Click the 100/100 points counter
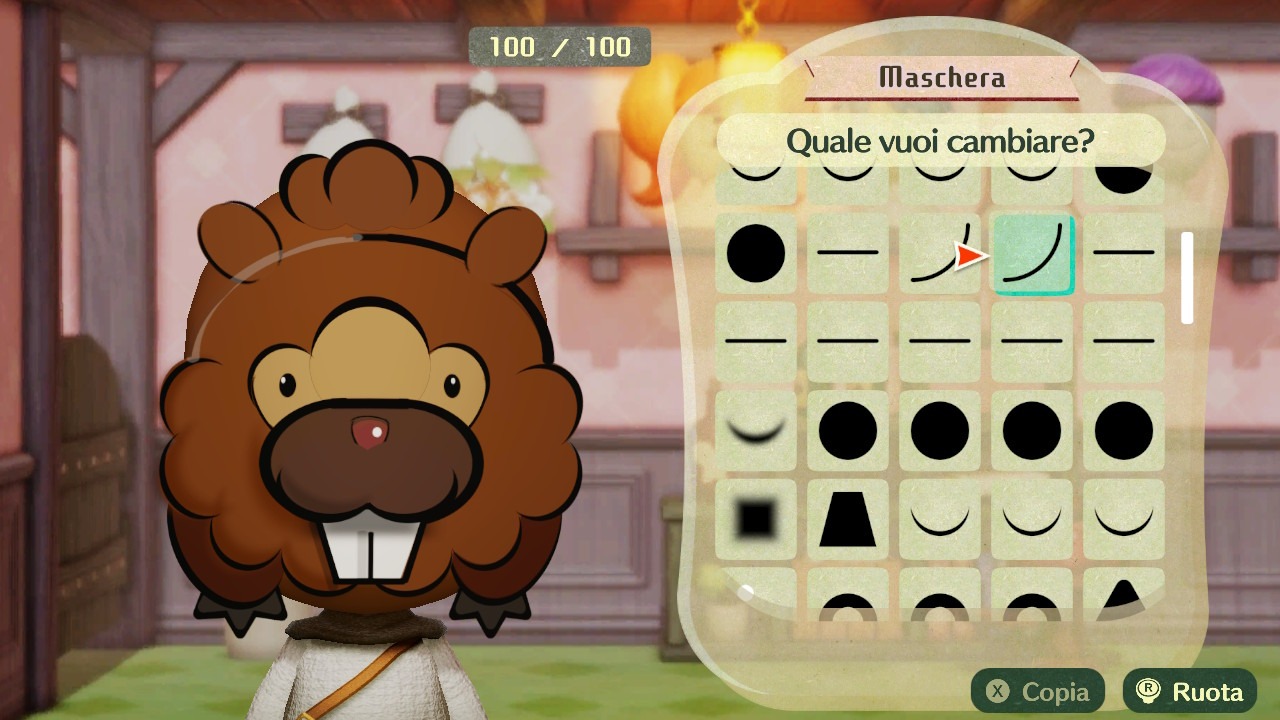The image size is (1280, 720). coord(560,46)
